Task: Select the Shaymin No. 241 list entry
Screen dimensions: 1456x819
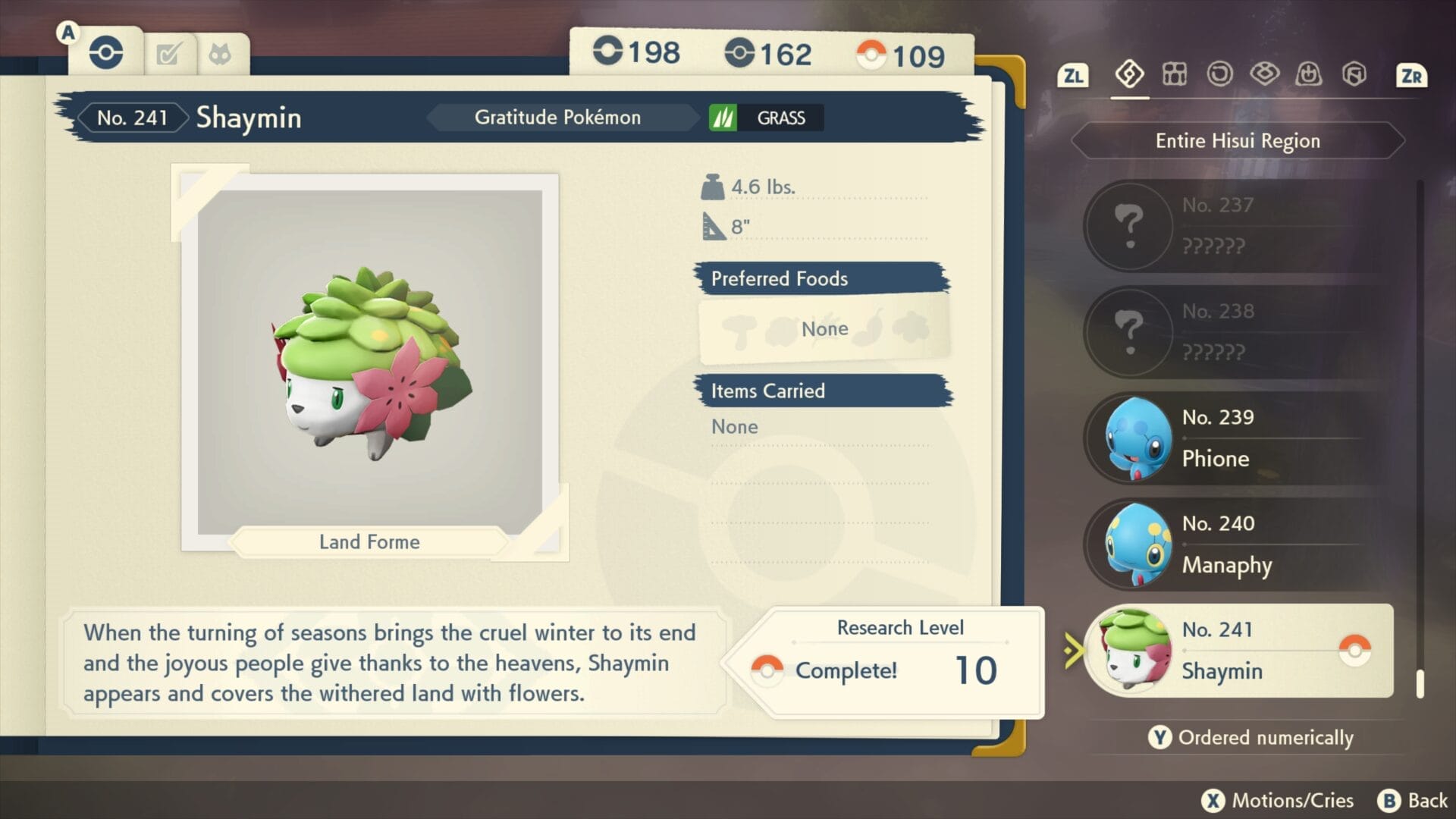Action: pos(1239,651)
